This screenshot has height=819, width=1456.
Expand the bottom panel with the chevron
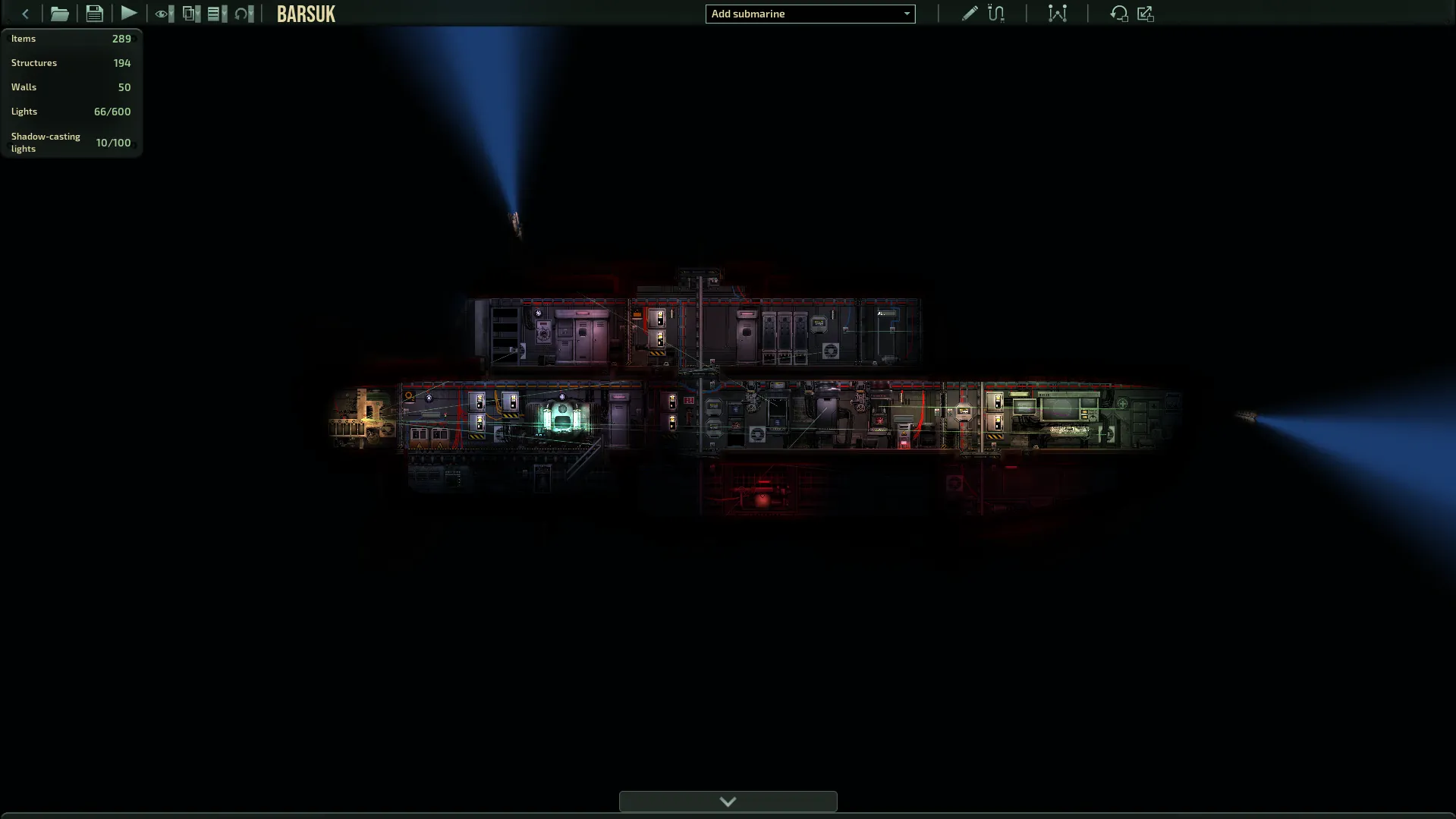click(728, 802)
